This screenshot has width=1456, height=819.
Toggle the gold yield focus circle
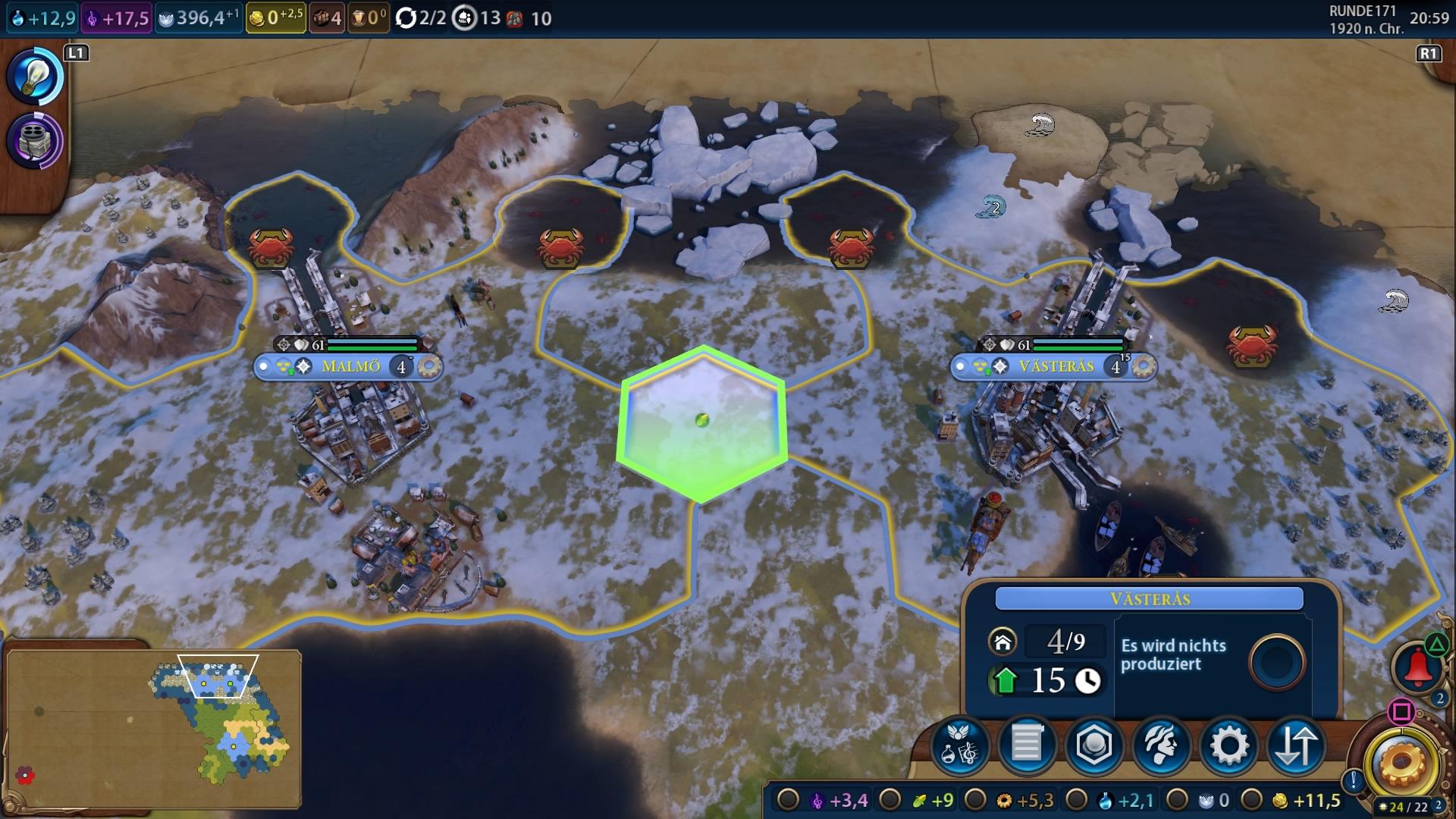(1252, 800)
